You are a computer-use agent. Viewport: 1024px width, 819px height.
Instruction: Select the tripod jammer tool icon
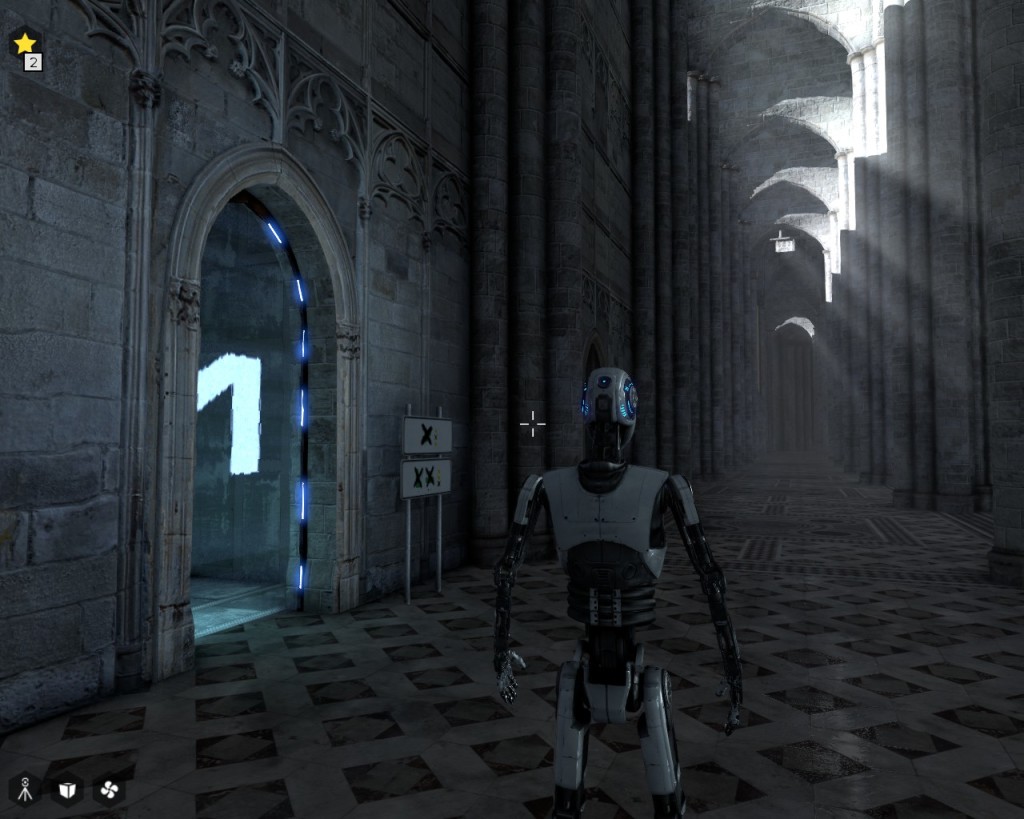[x=24, y=790]
